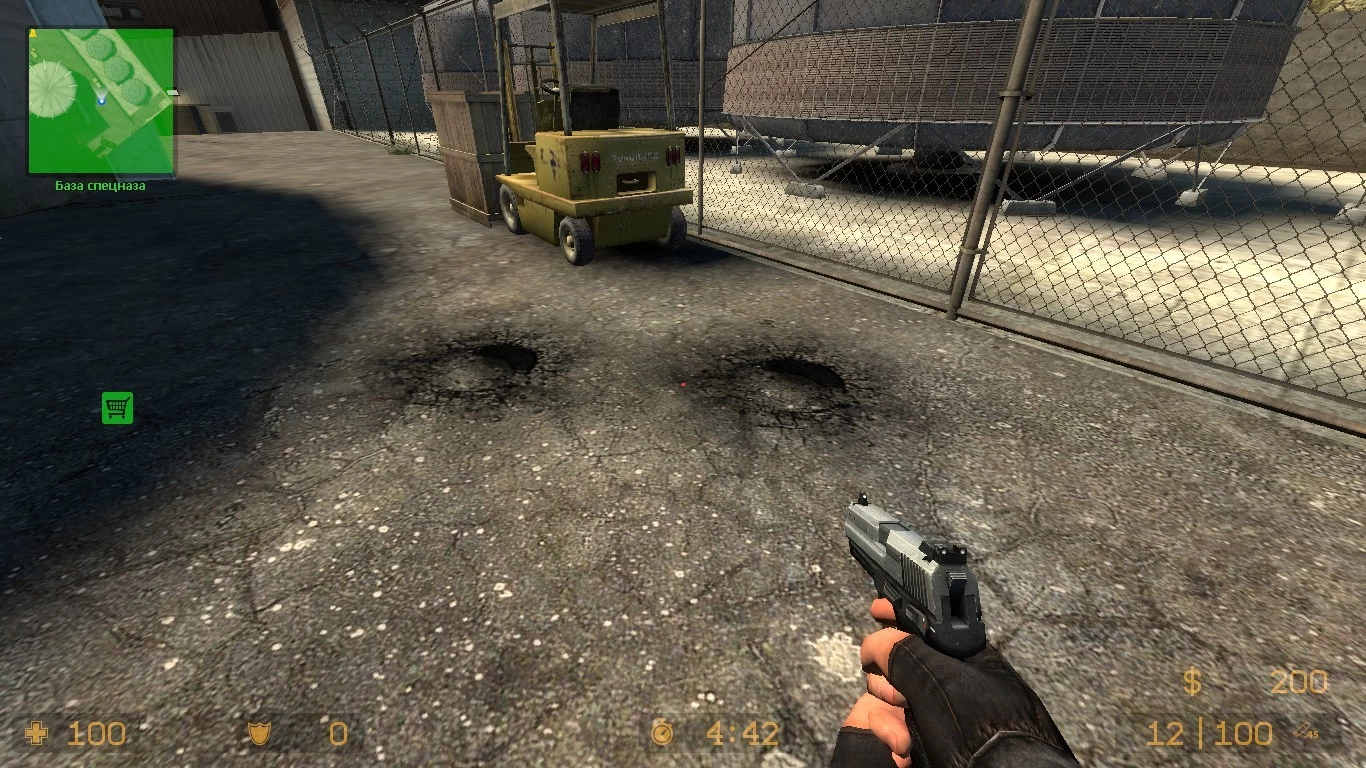The height and width of the screenshot is (768, 1366).
Task: Click the green radar minimap
Action: [100, 100]
